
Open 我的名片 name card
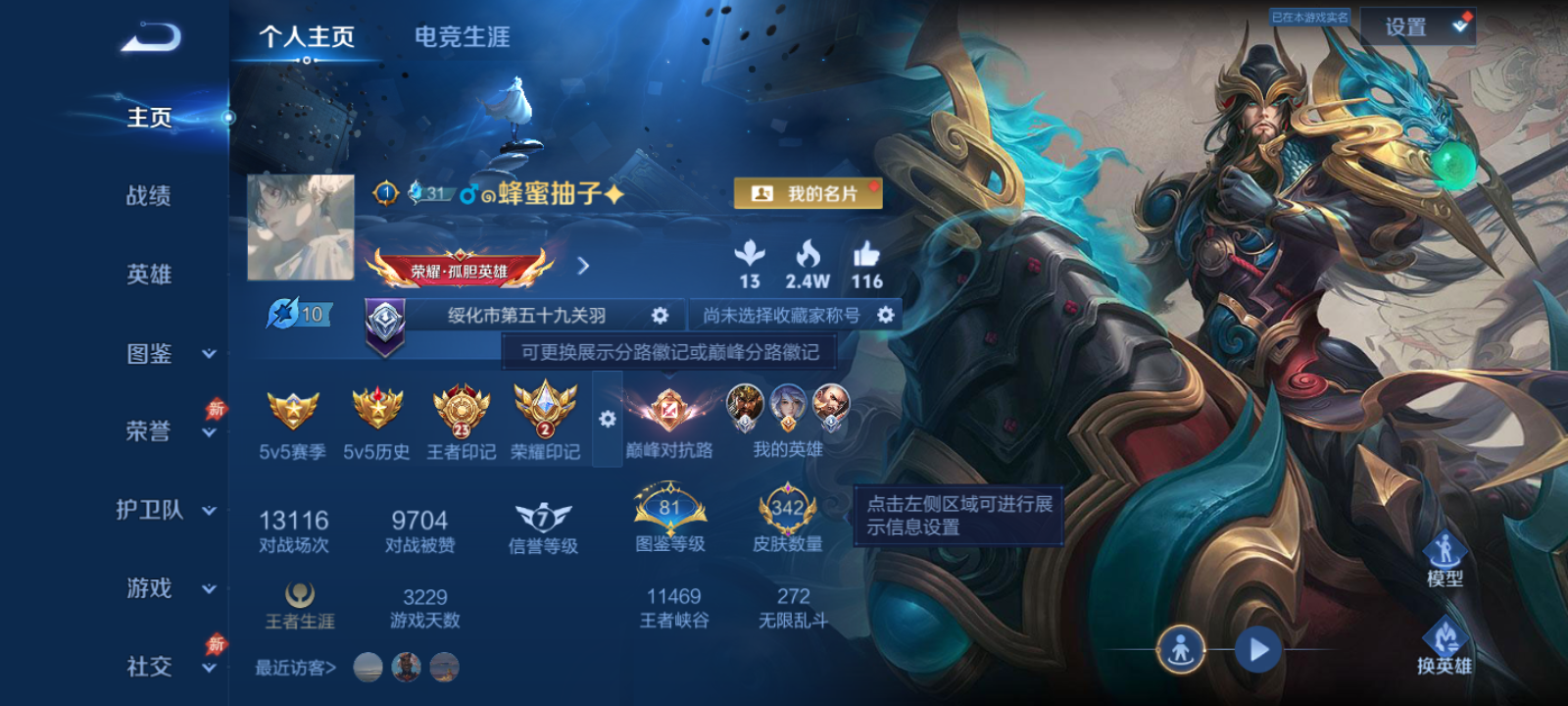coord(809,193)
